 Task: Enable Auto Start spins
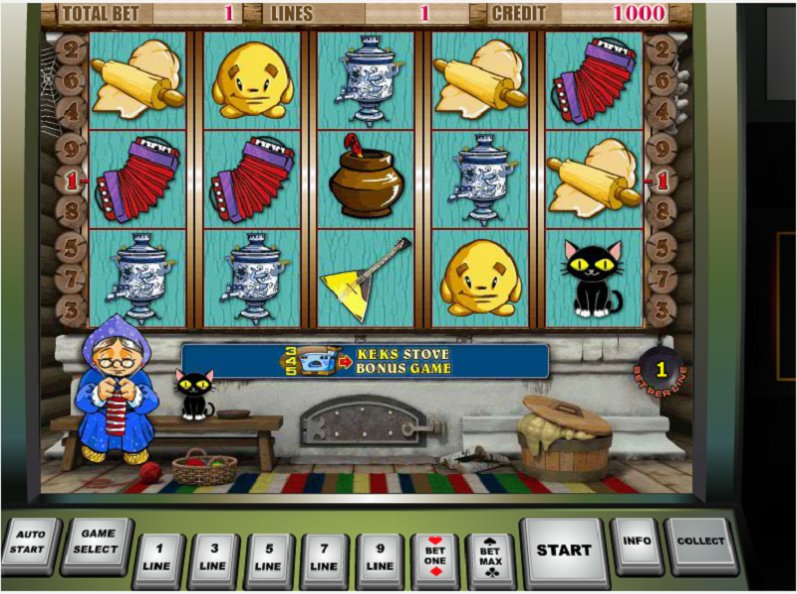click(x=29, y=543)
